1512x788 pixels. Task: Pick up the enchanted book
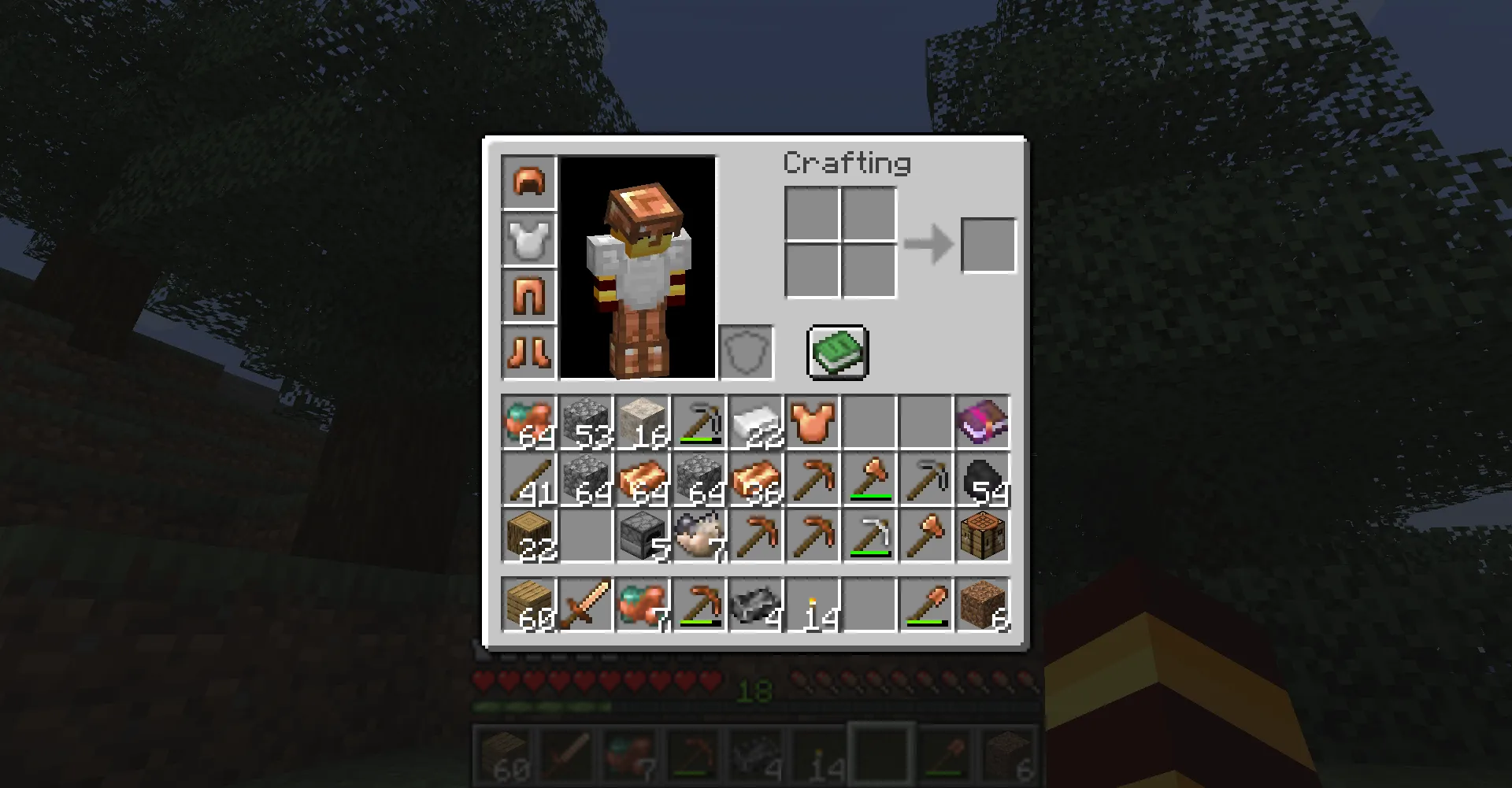tap(980, 423)
